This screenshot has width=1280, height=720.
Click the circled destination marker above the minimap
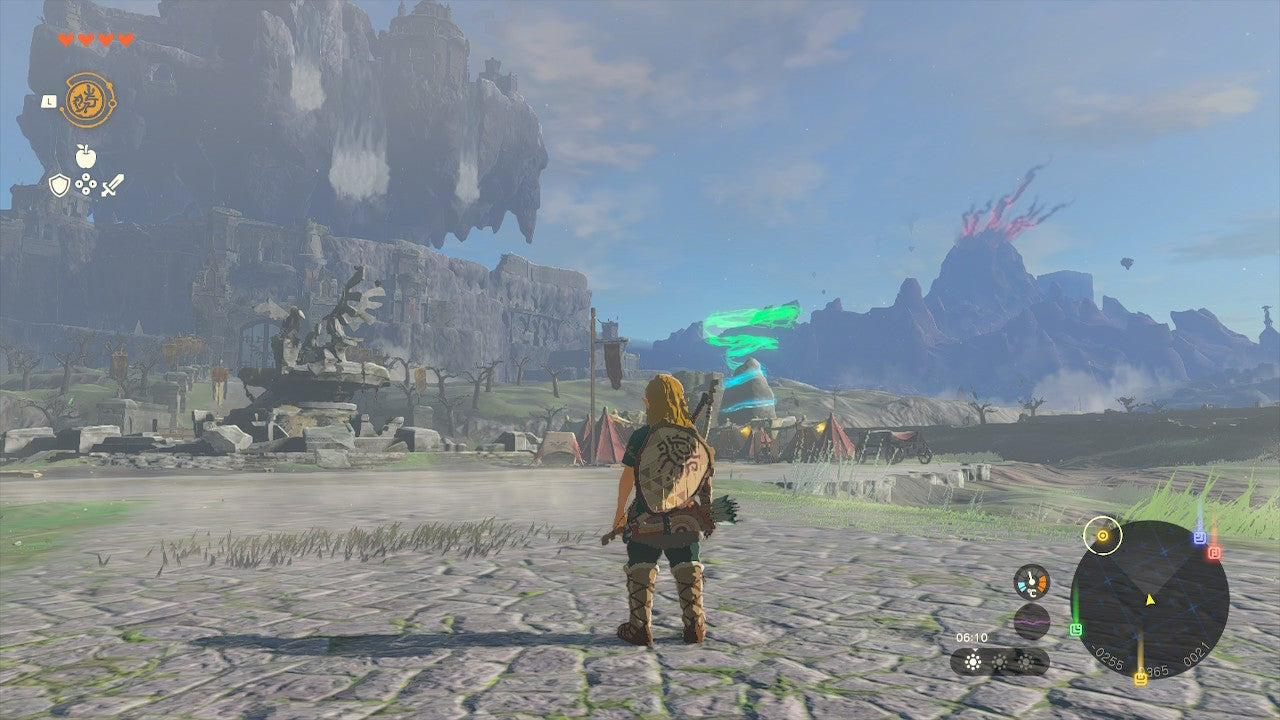(x=1103, y=535)
